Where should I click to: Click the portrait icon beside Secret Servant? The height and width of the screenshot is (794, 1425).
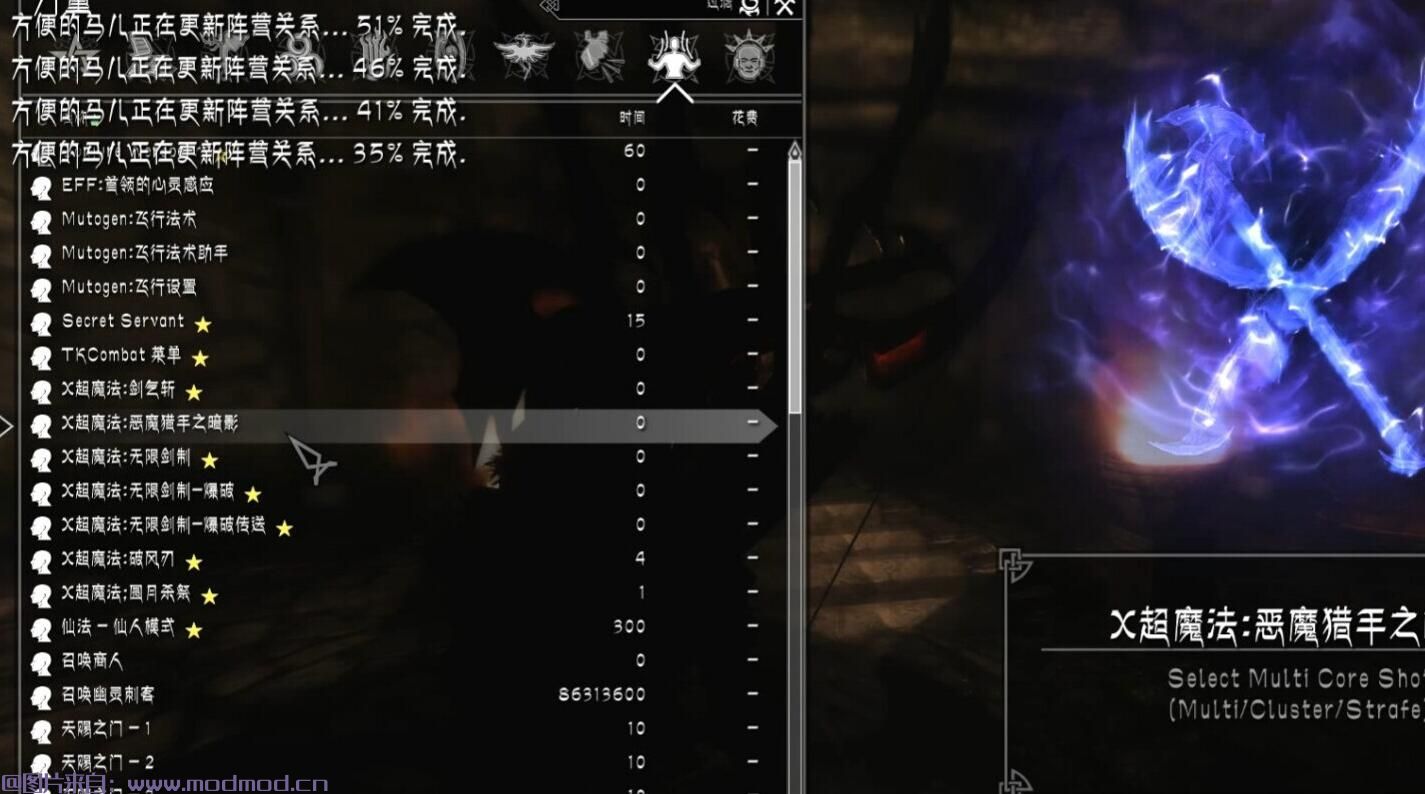coord(42,323)
